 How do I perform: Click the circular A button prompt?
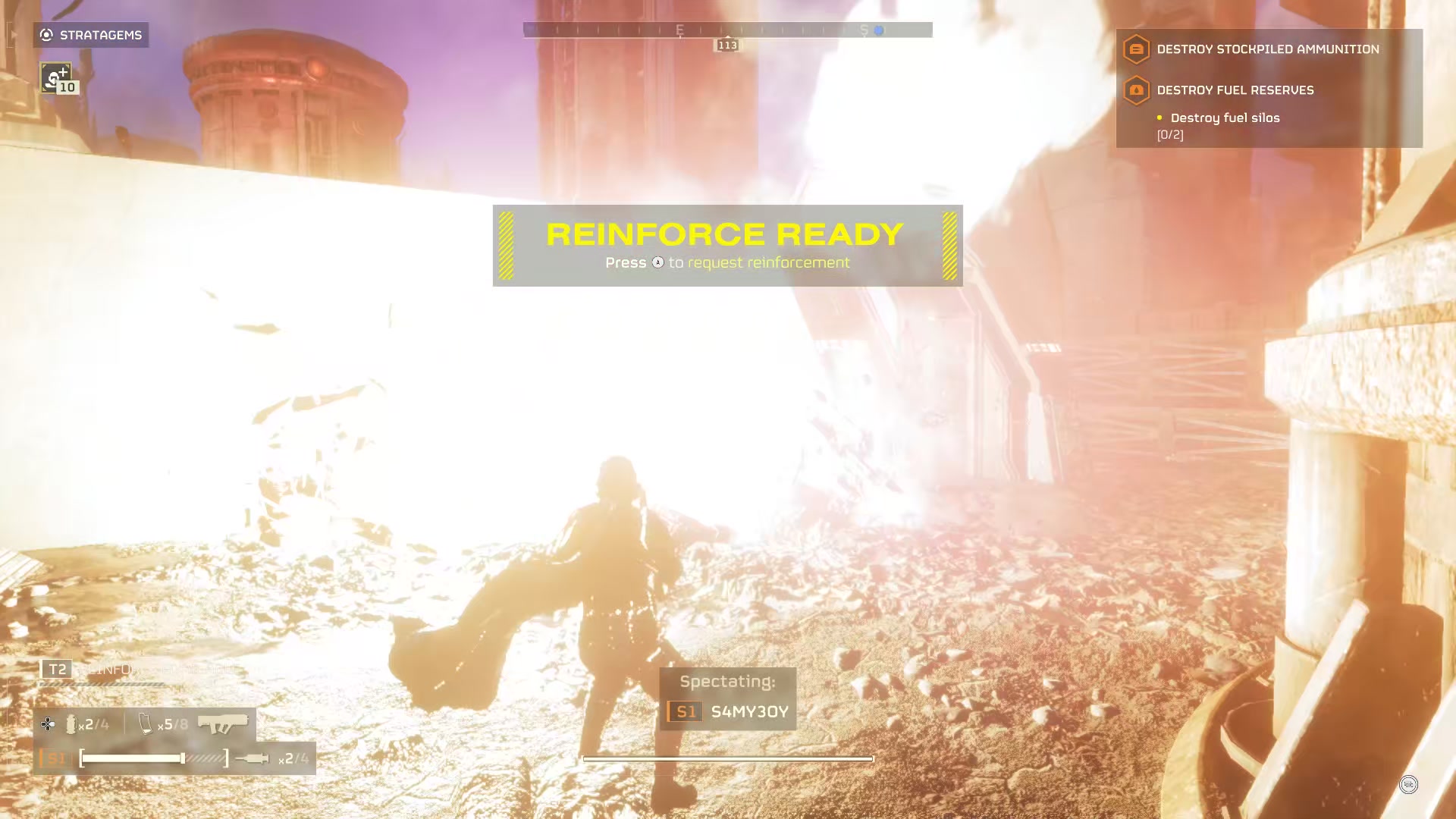(x=657, y=262)
